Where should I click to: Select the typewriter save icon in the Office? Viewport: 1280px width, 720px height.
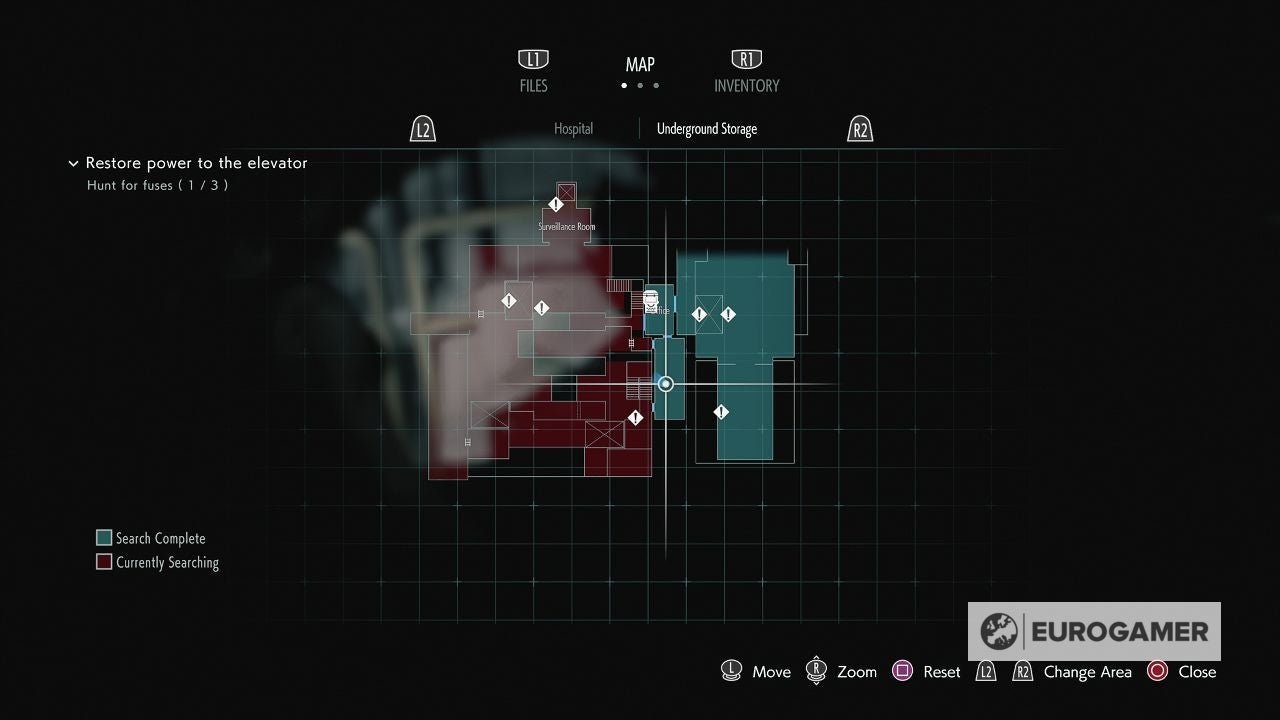650,300
